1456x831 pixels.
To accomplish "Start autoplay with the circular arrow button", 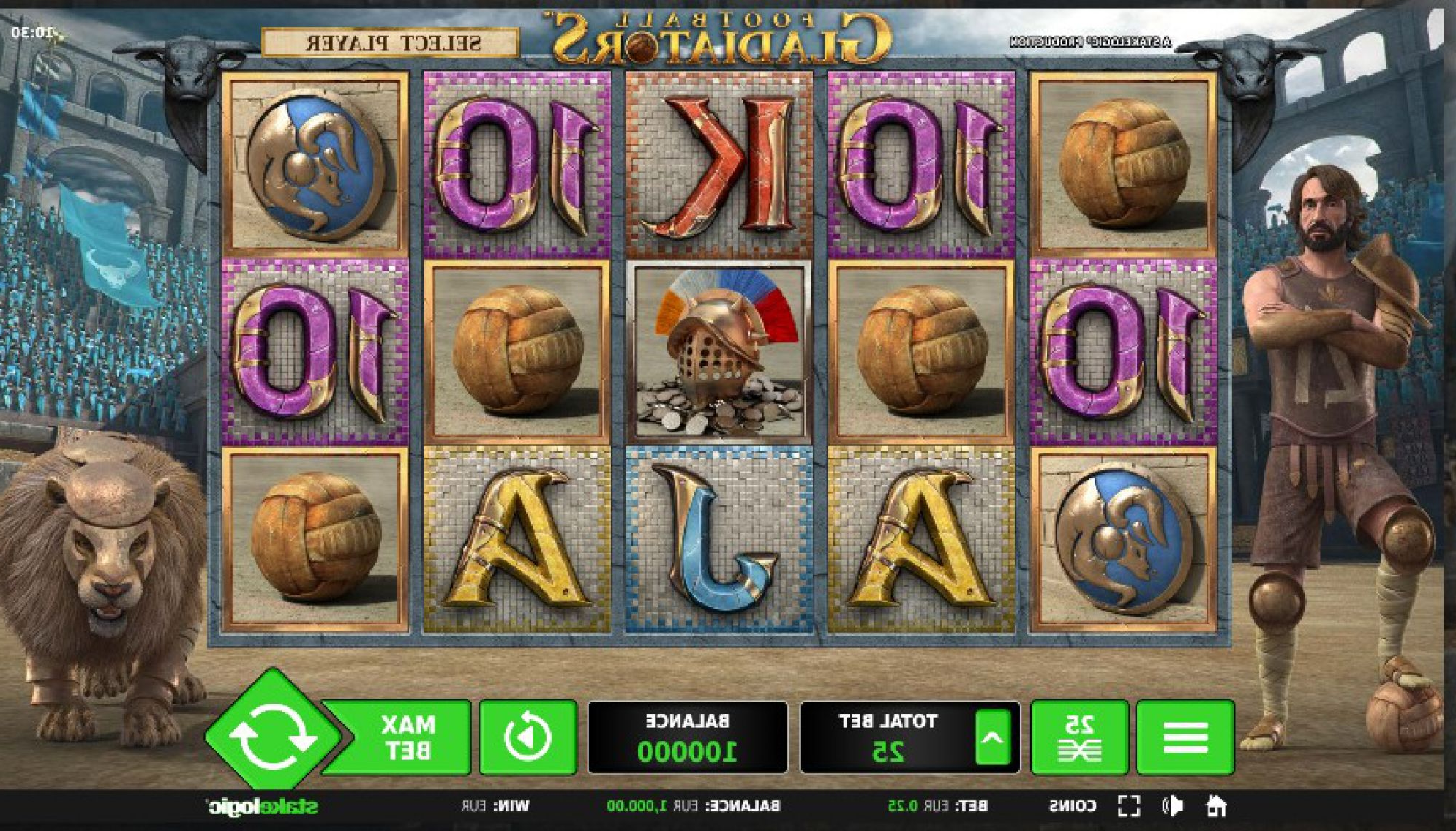I will (528, 737).
